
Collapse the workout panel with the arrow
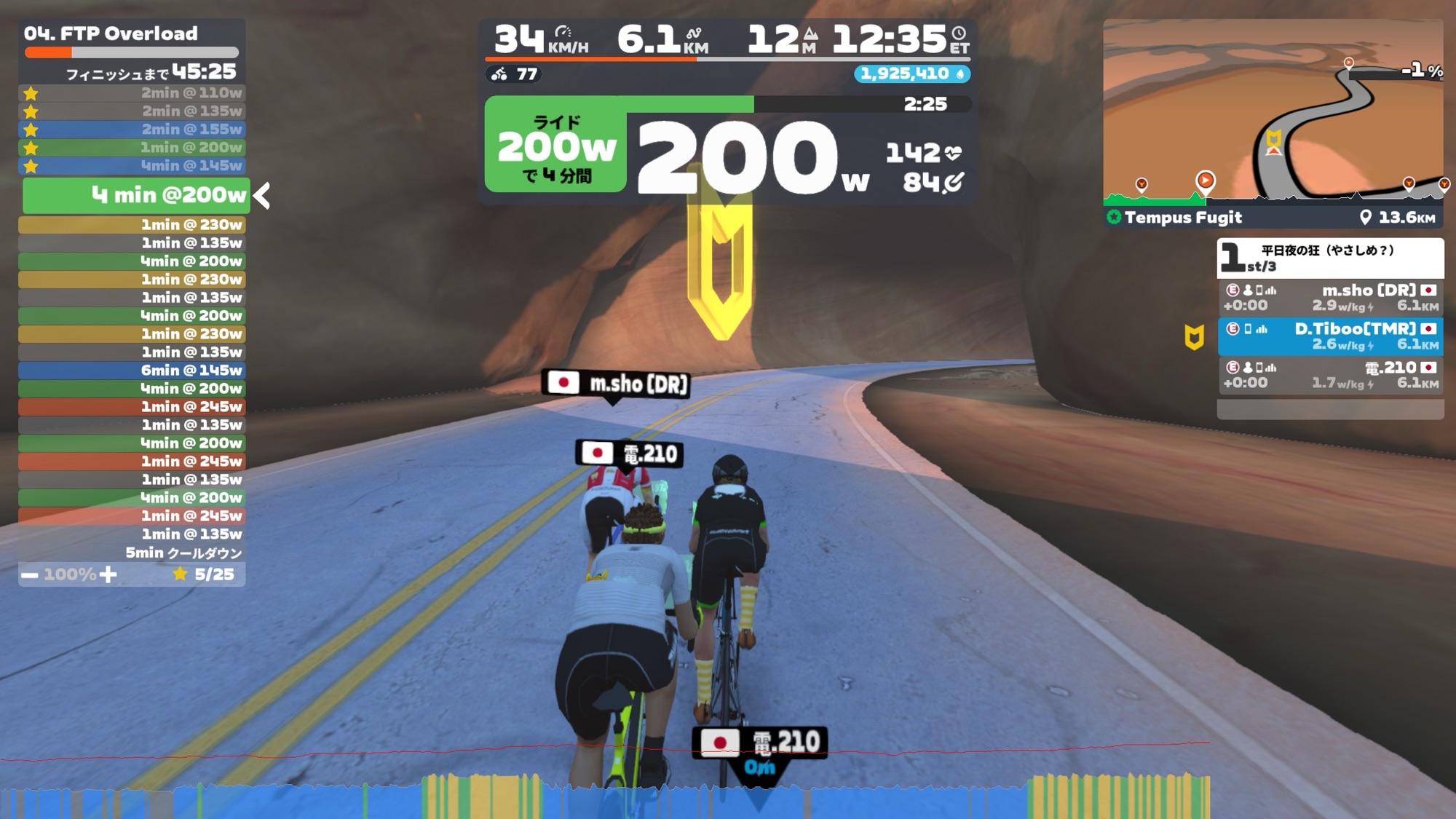pyautogui.click(x=262, y=195)
